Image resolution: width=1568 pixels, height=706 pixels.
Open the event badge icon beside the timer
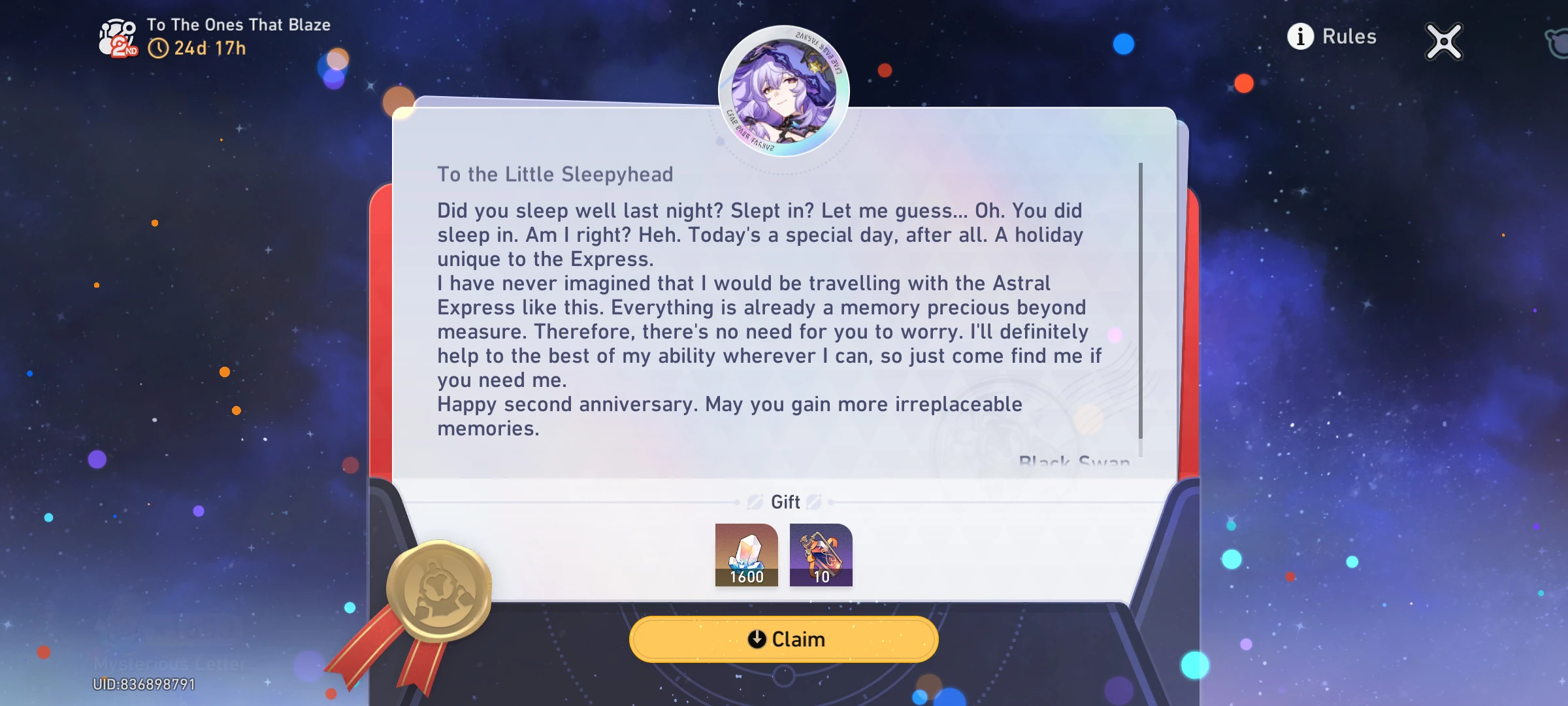[116, 36]
